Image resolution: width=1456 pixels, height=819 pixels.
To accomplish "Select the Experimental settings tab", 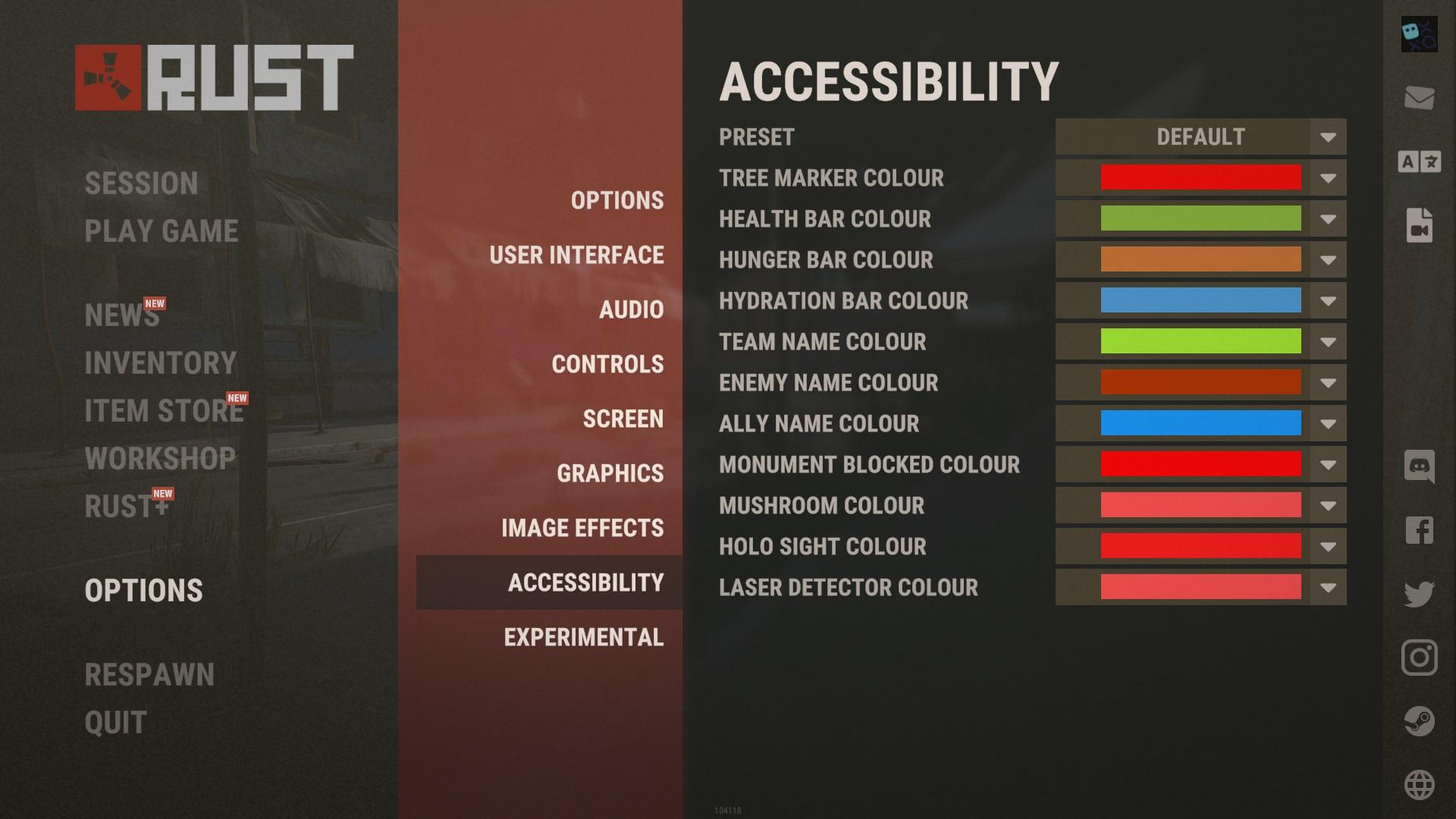I will coord(583,637).
